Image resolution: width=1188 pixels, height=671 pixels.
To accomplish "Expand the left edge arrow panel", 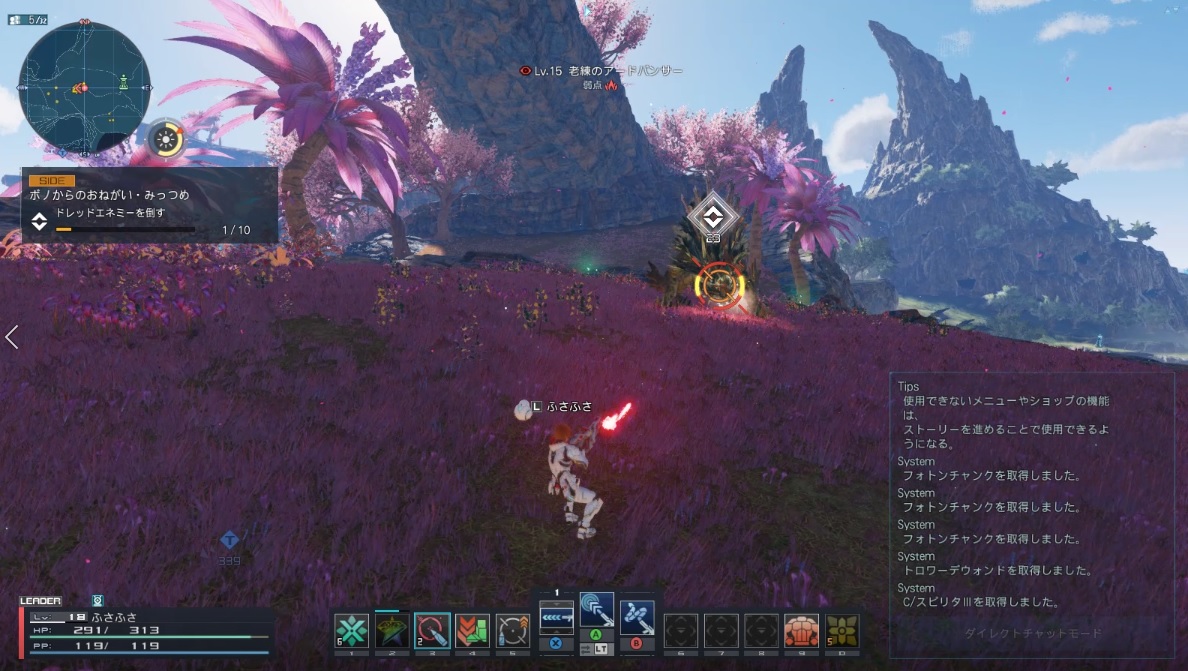I will 12,337.
